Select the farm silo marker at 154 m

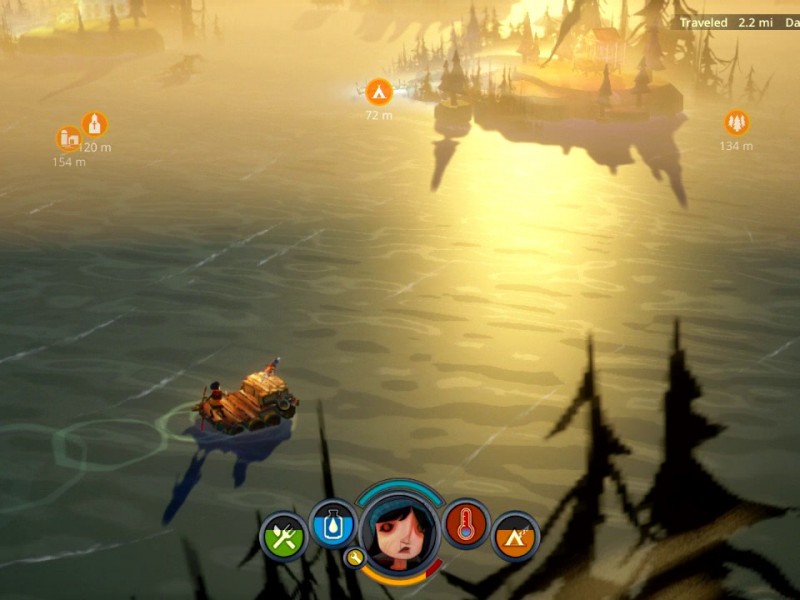coord(69,139)
